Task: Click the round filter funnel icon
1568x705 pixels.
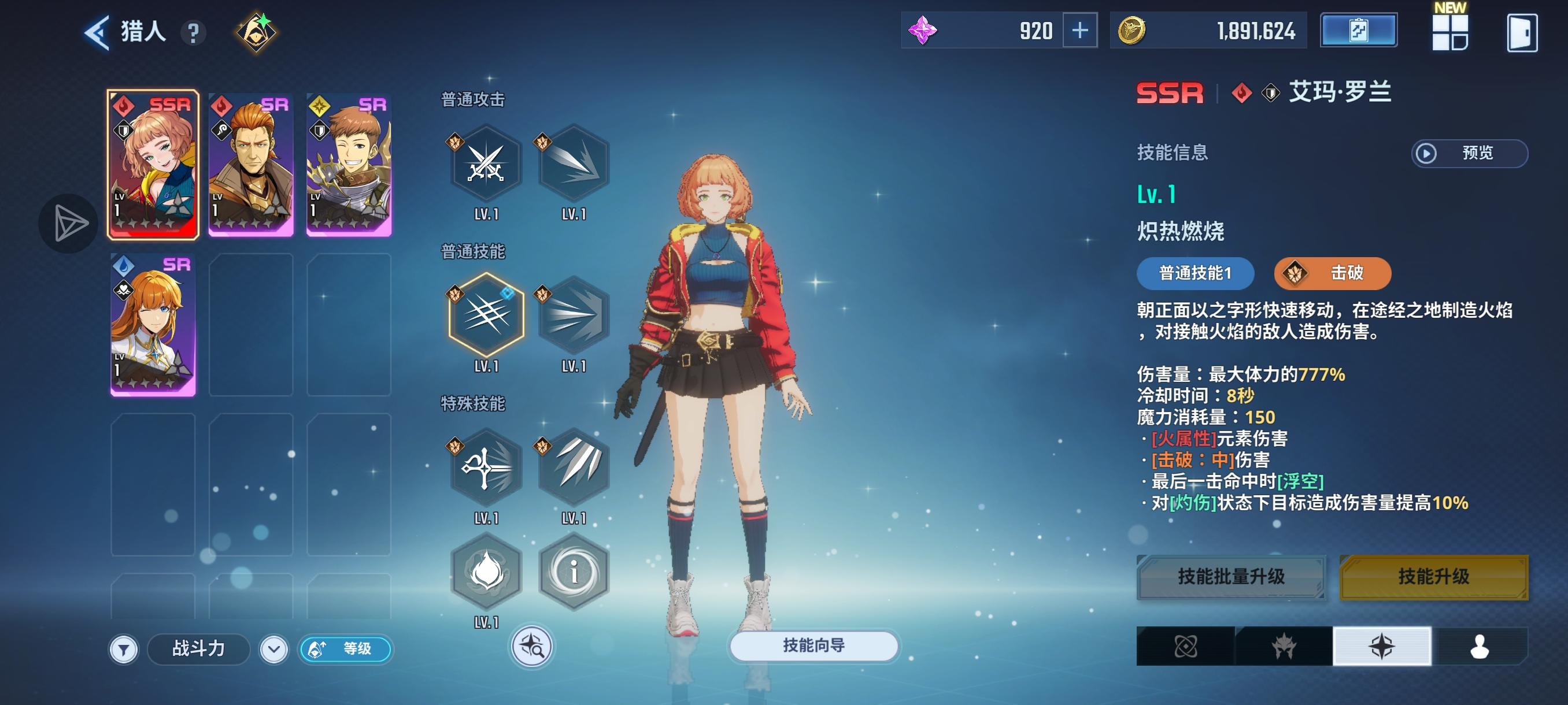Action: click(124, 650)
